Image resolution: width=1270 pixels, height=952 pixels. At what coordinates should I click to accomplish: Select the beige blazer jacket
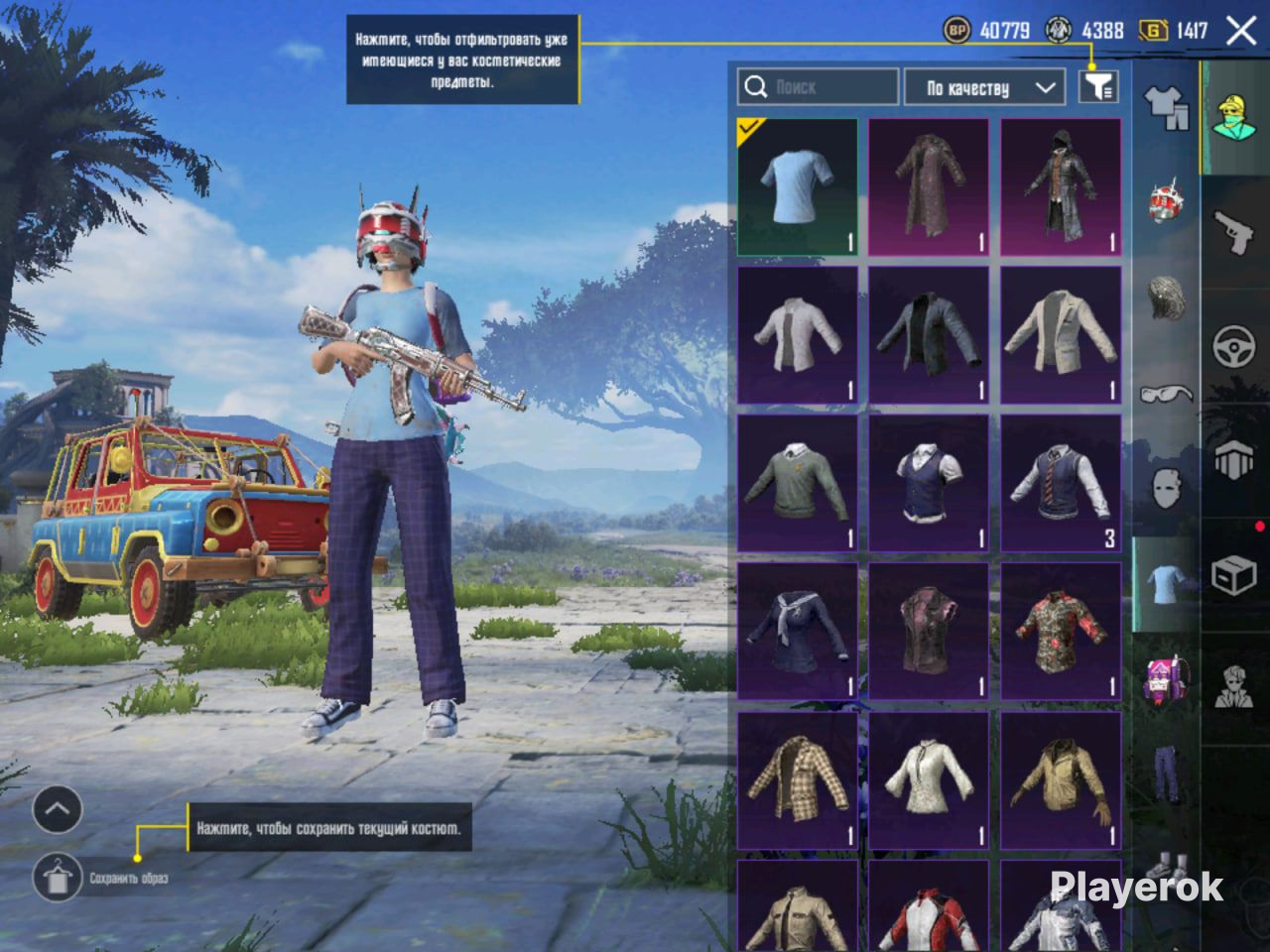point(1061,335)
